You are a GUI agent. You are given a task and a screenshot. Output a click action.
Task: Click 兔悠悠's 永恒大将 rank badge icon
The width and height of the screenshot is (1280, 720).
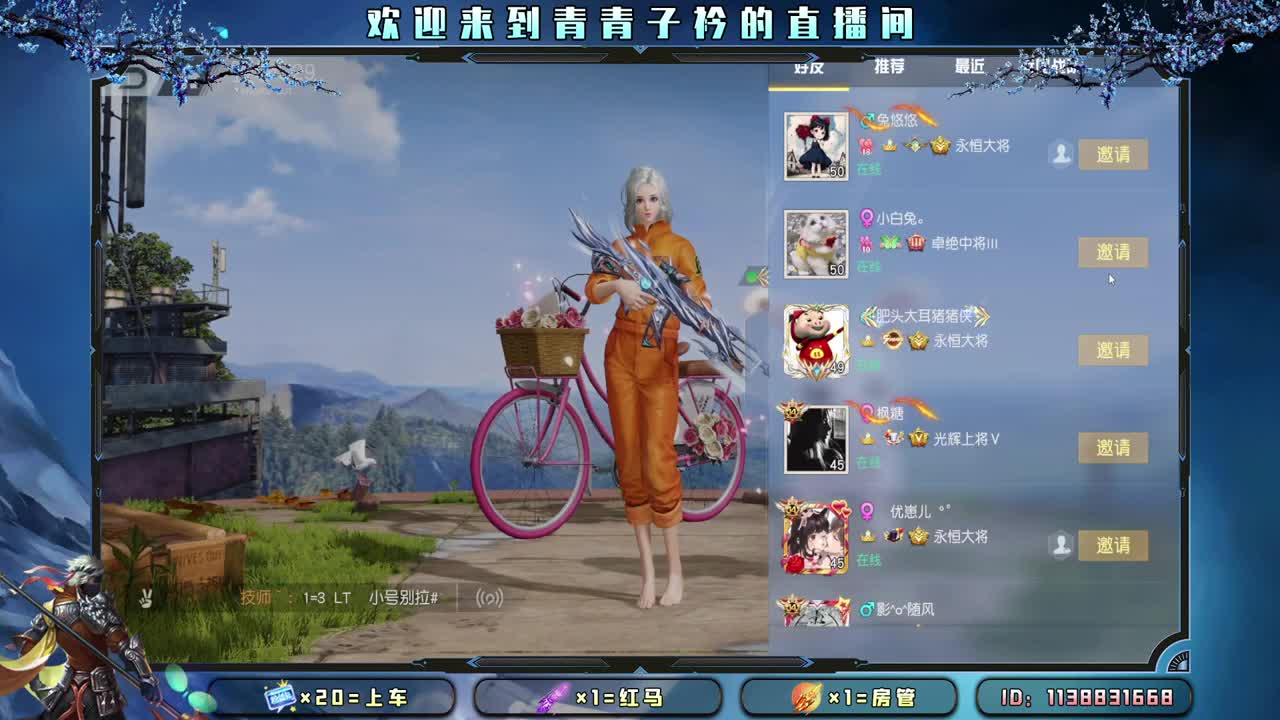(x=940, y=146)
